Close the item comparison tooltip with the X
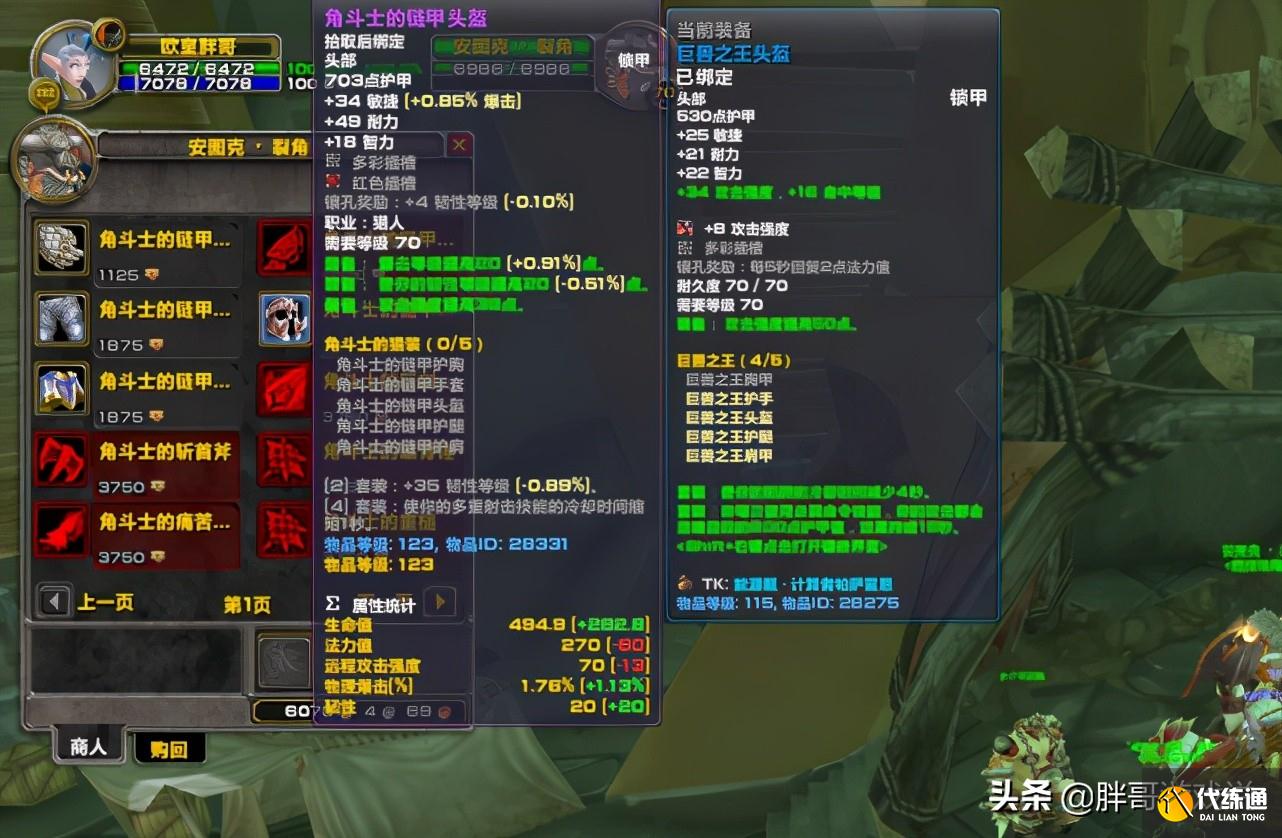1282x838 pixels. click(459, 145)
